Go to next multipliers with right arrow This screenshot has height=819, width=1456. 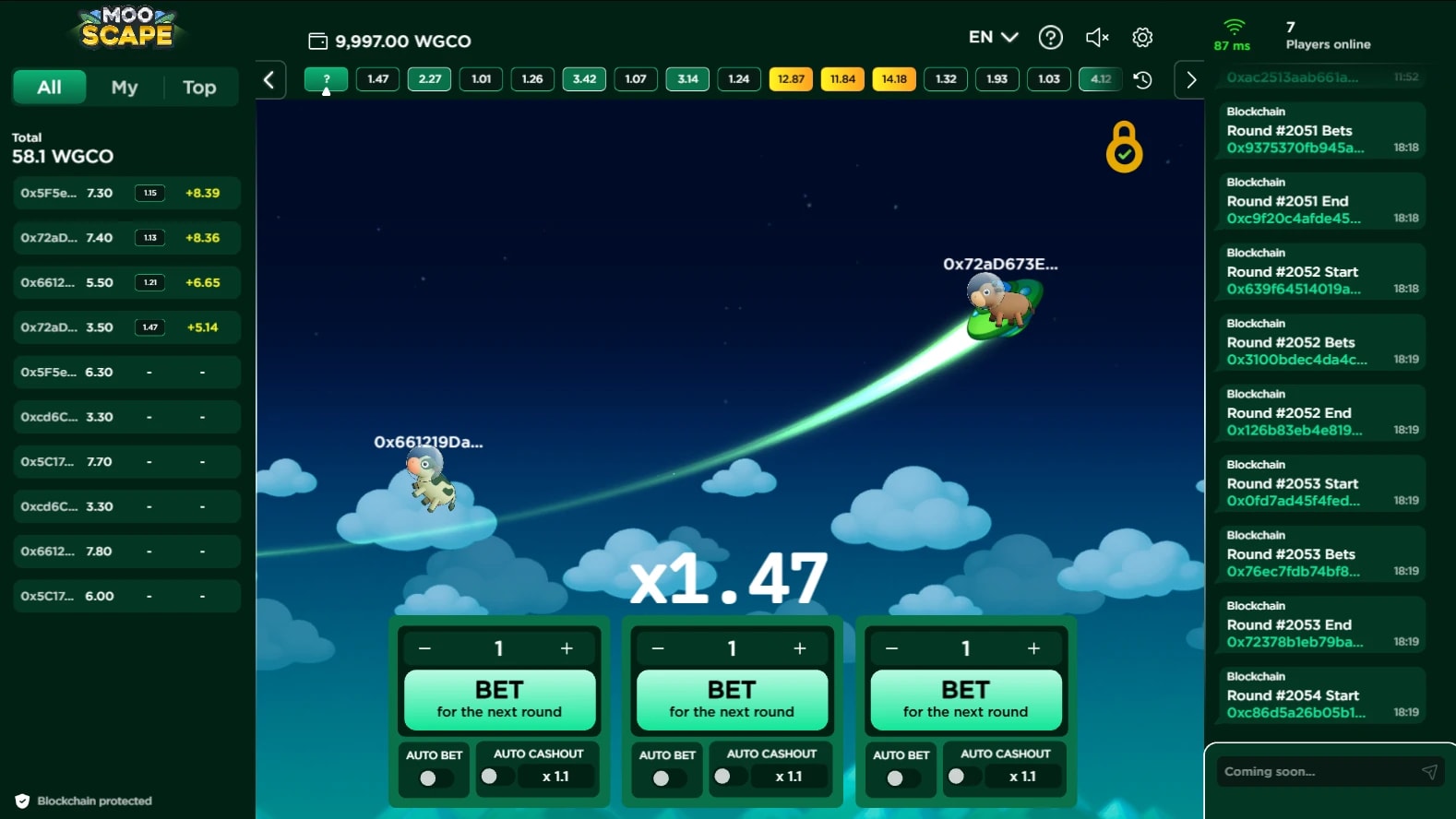click(1190, 79)
